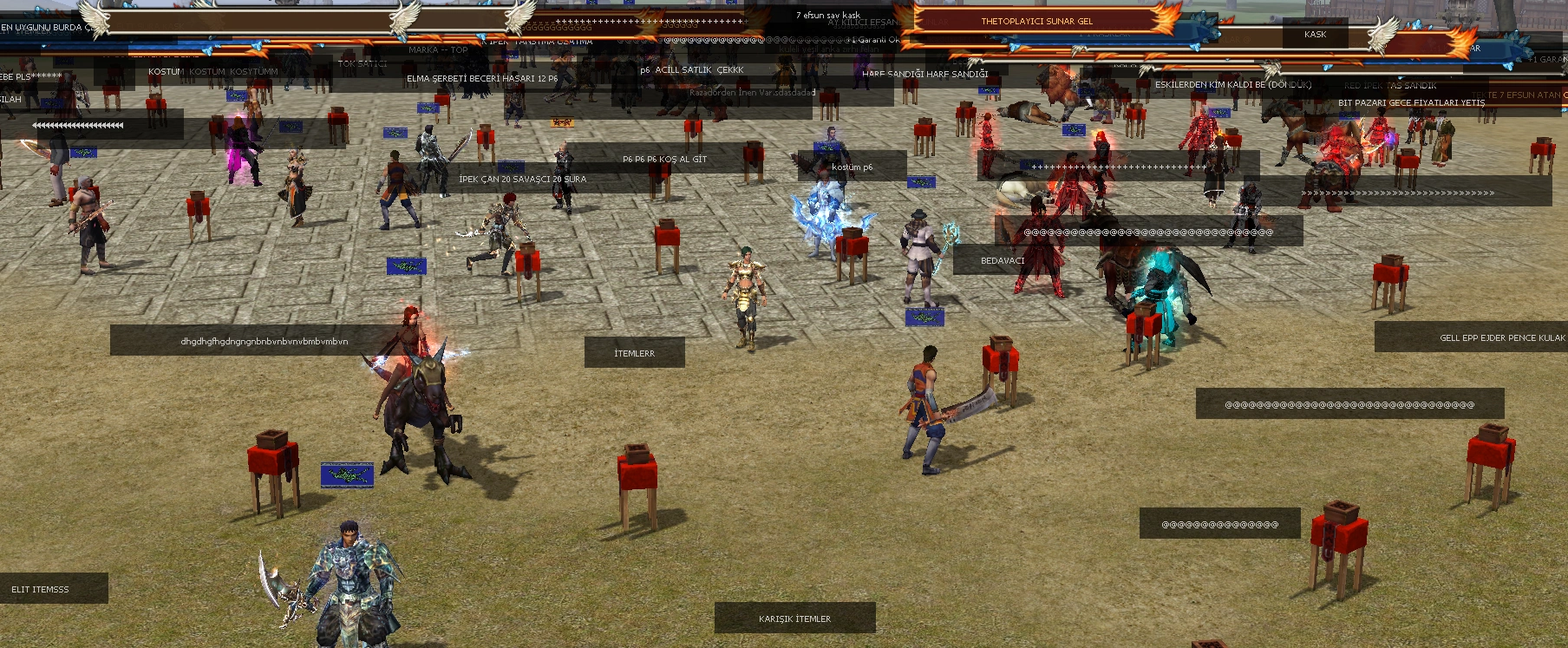This screenshot has width=1568, height=648.
Task: Click the dhgdhgfhgdngngn shop sign
Action: pyautogui.click(x=264, y=341)
